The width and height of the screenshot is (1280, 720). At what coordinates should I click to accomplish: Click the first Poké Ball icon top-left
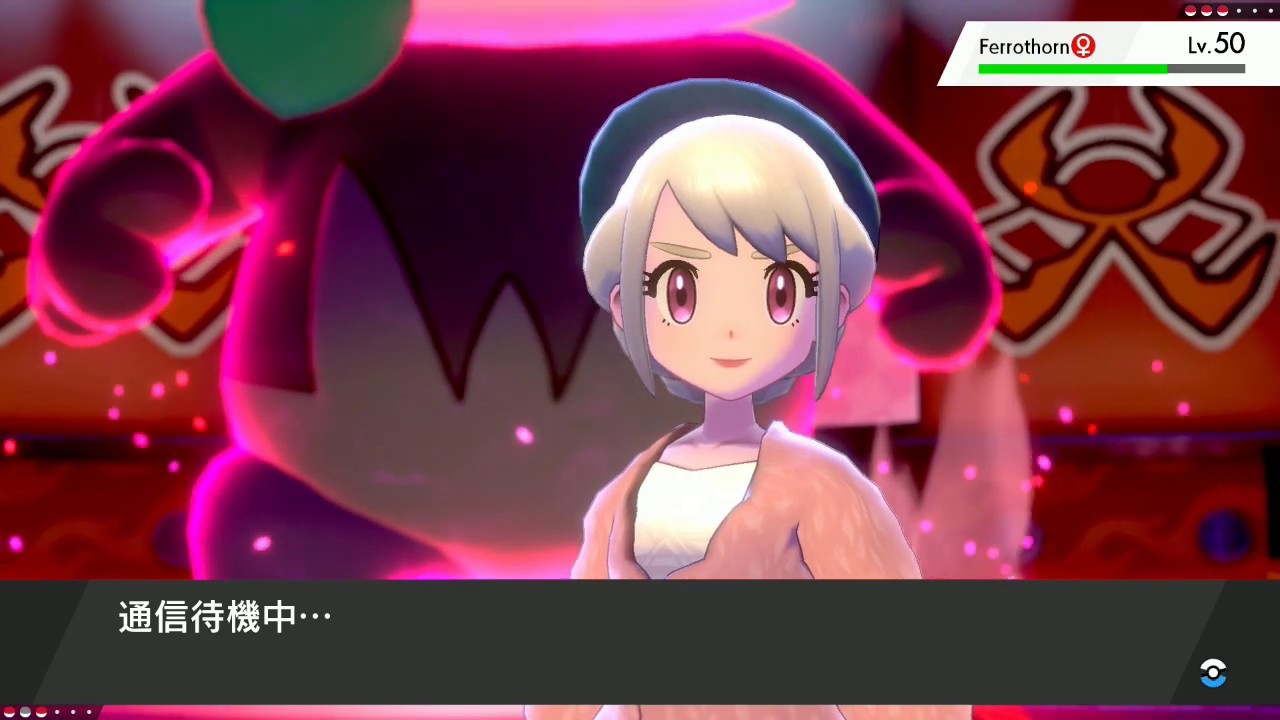point(1190,11)
